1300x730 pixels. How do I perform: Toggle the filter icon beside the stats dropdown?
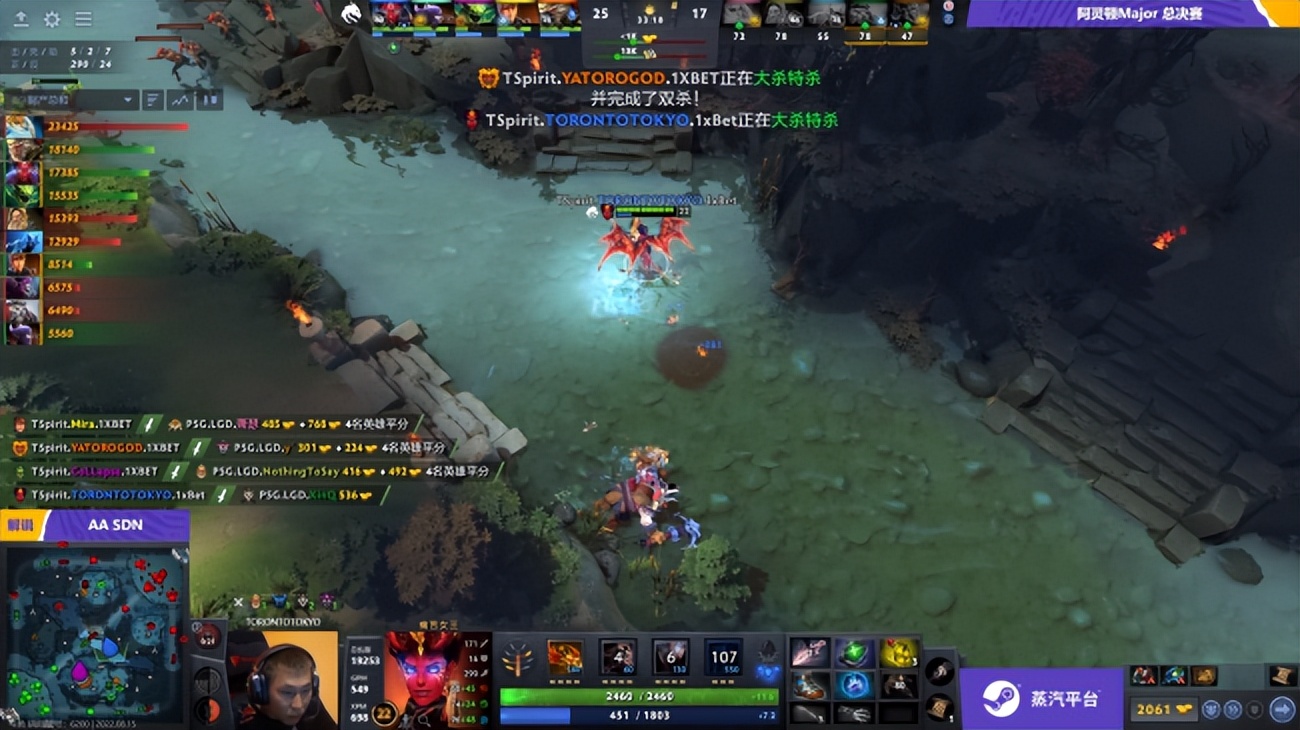click(x=152, y=99)
